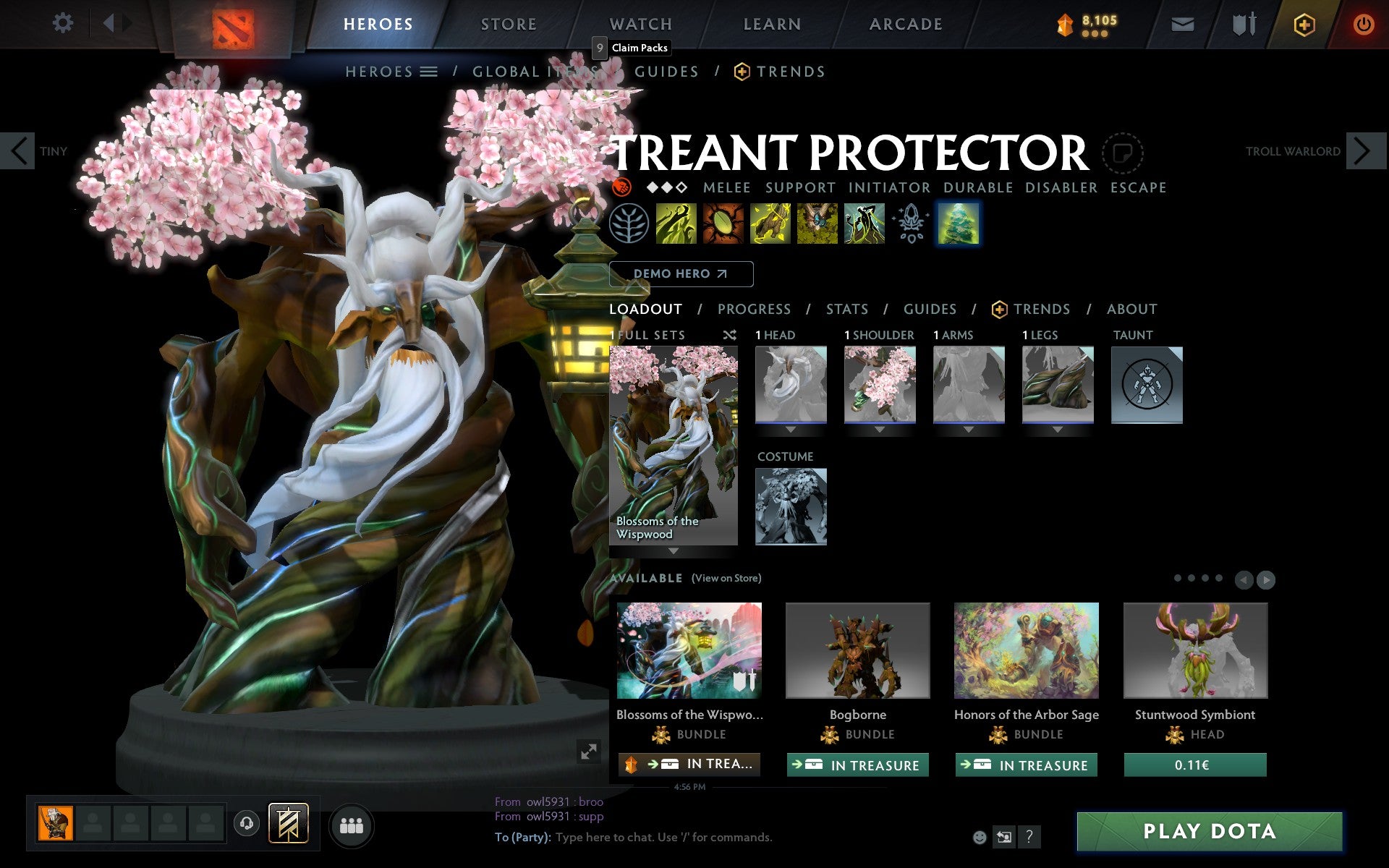Open the hero facets leaf icon
Screen dimensions: 1389x868
coord(628,224)
